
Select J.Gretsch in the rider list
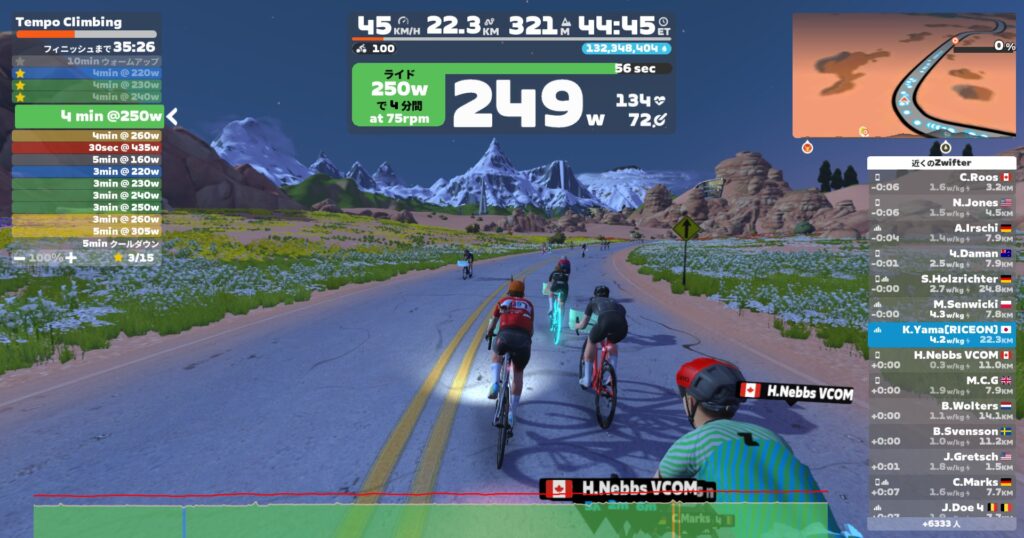pos(942,462)
